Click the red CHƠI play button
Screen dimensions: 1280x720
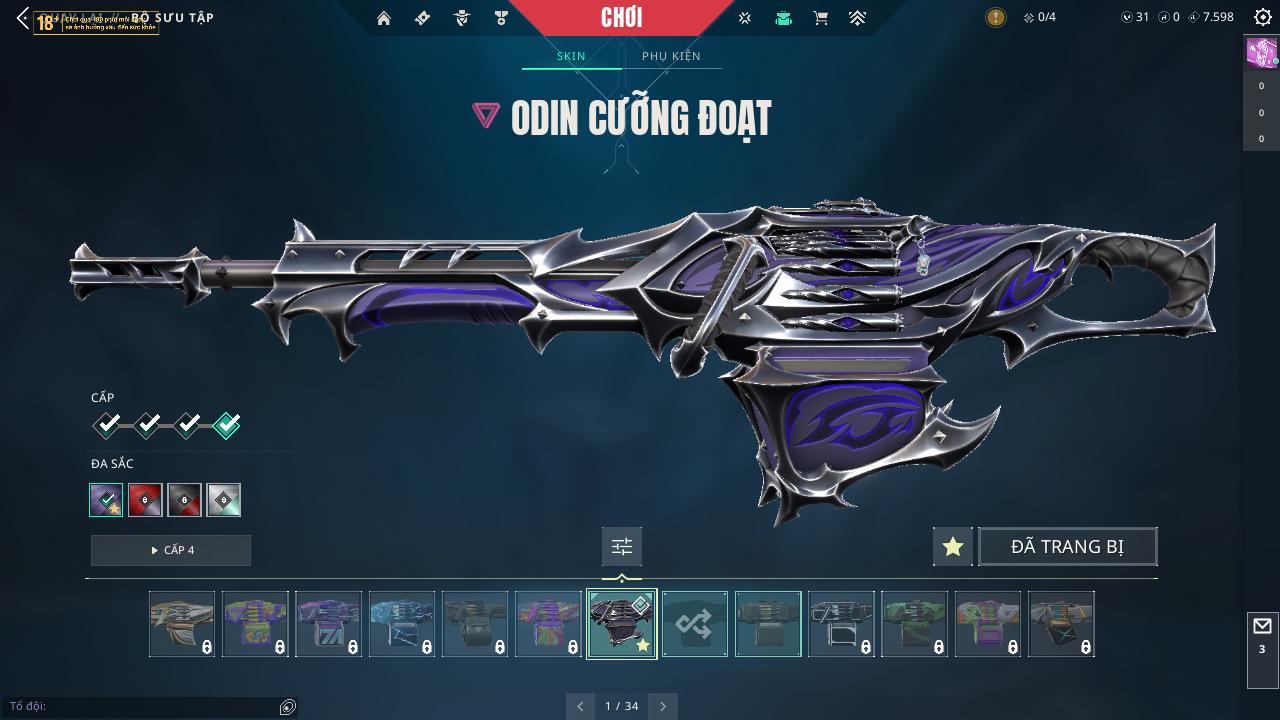[621, 17]
